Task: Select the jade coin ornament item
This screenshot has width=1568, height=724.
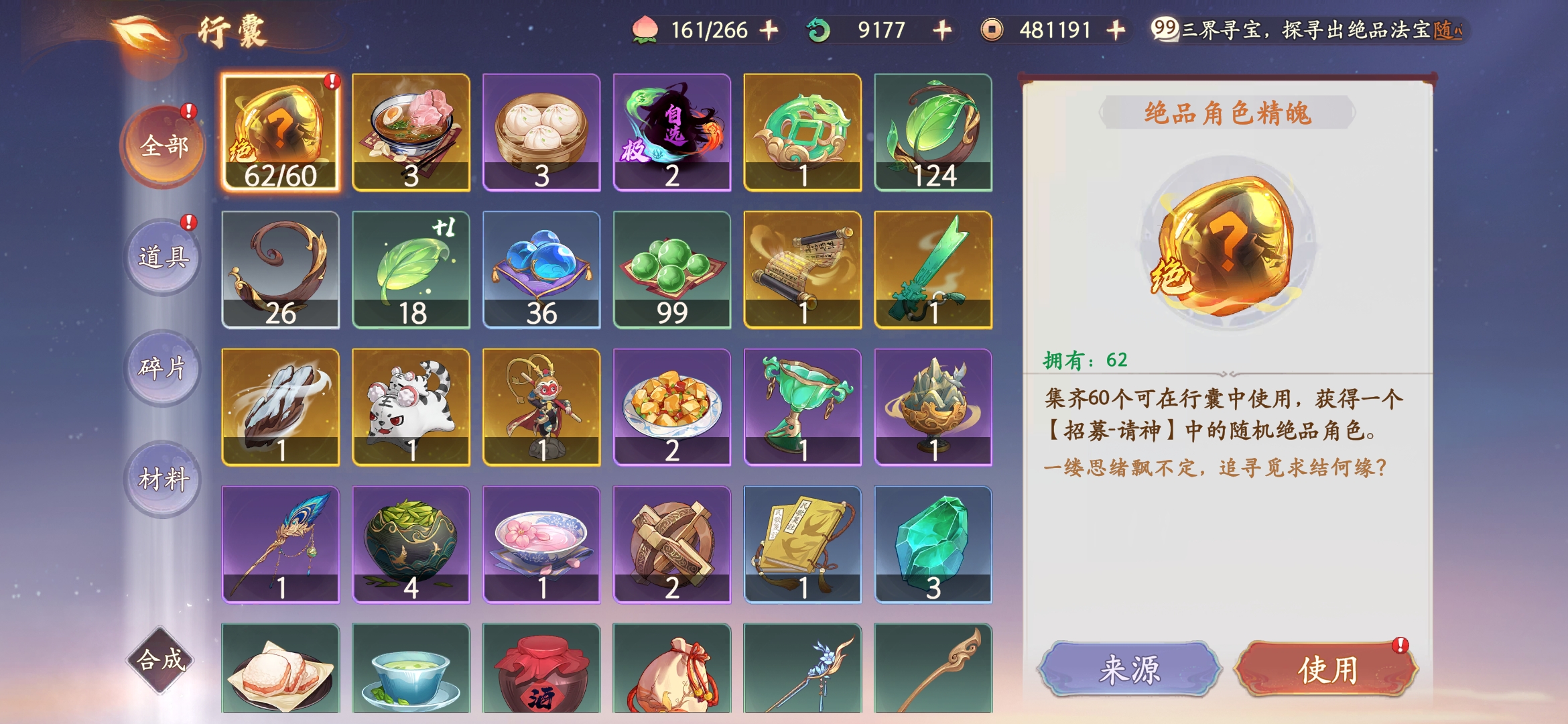Action: (x=802, y=133)
